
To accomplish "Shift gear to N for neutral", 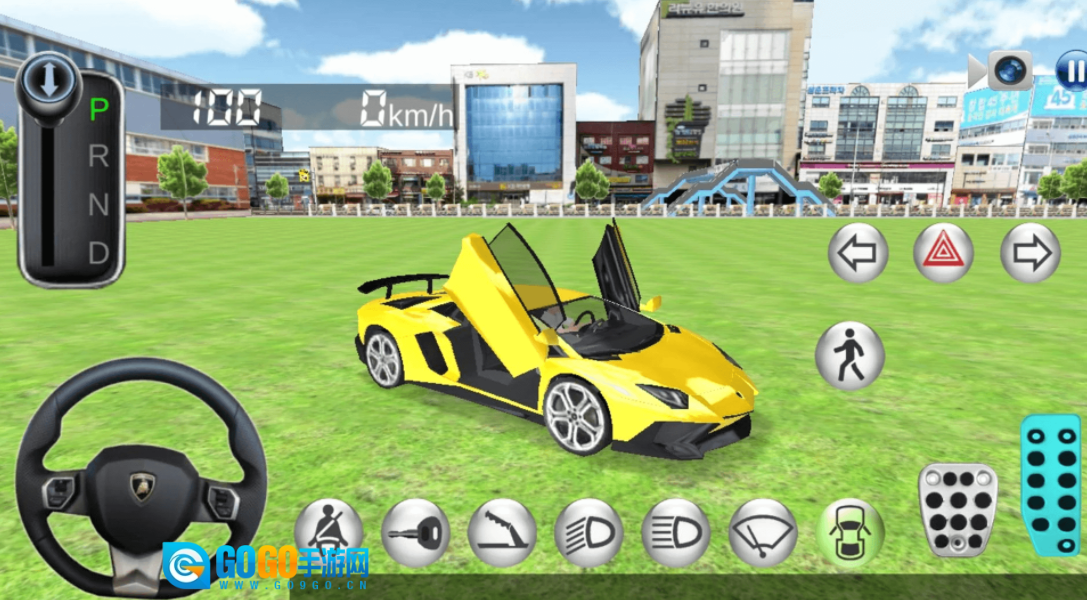I will click(98, 205).
